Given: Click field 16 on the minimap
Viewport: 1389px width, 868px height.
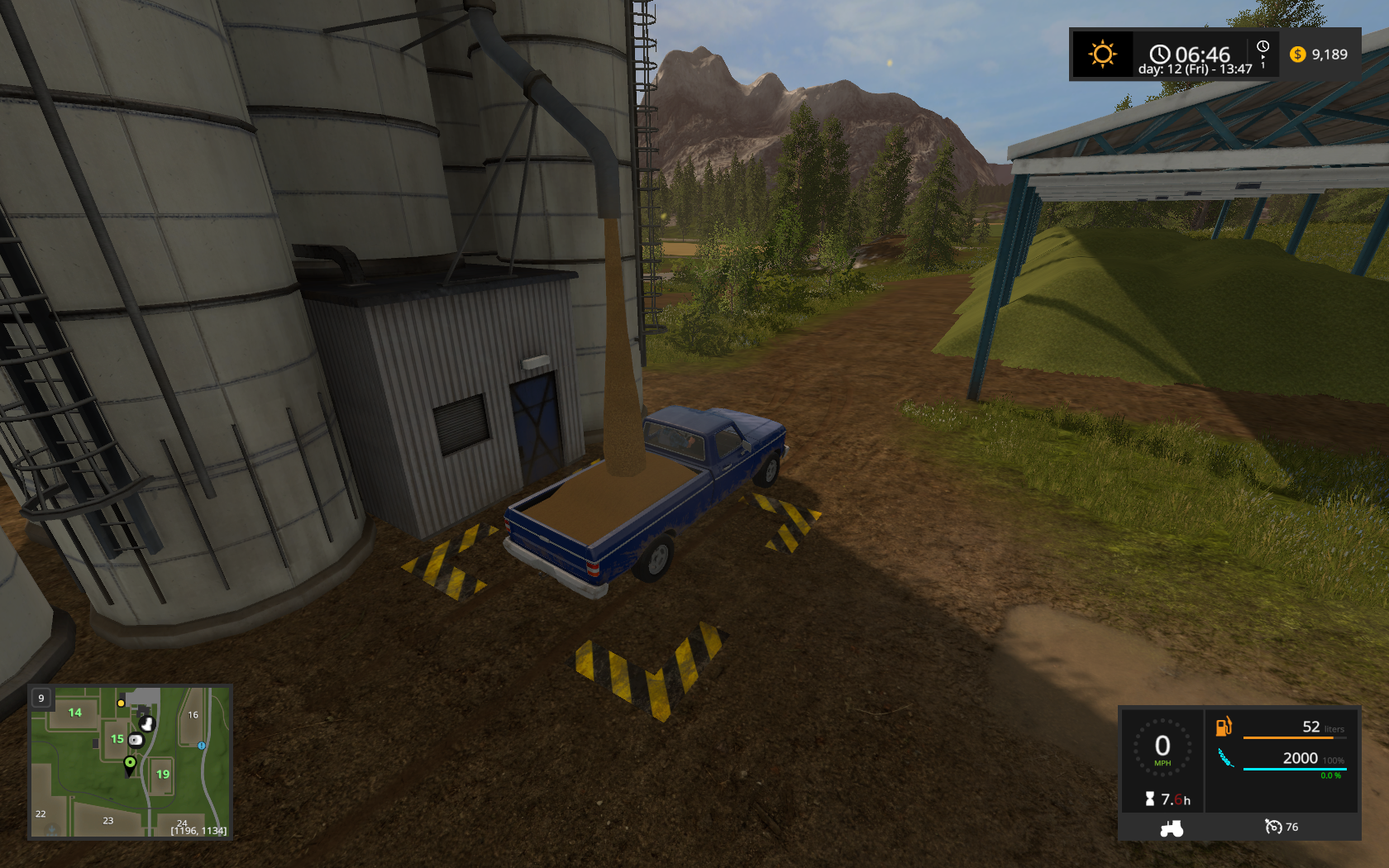Looking at the screenshot, I should (193, 715).
